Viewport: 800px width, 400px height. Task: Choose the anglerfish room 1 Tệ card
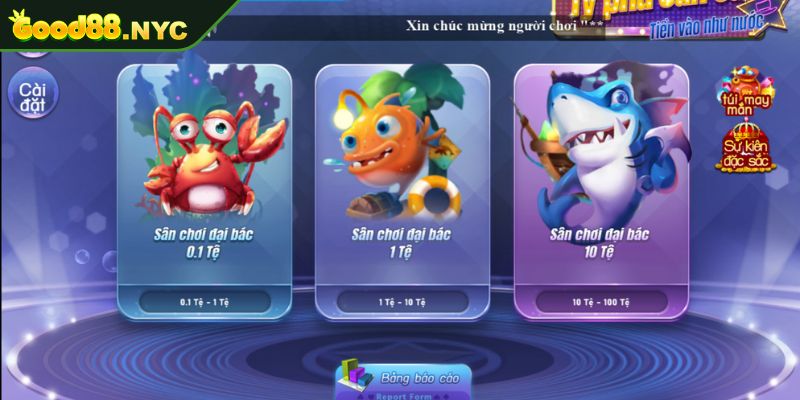(401, 190)
